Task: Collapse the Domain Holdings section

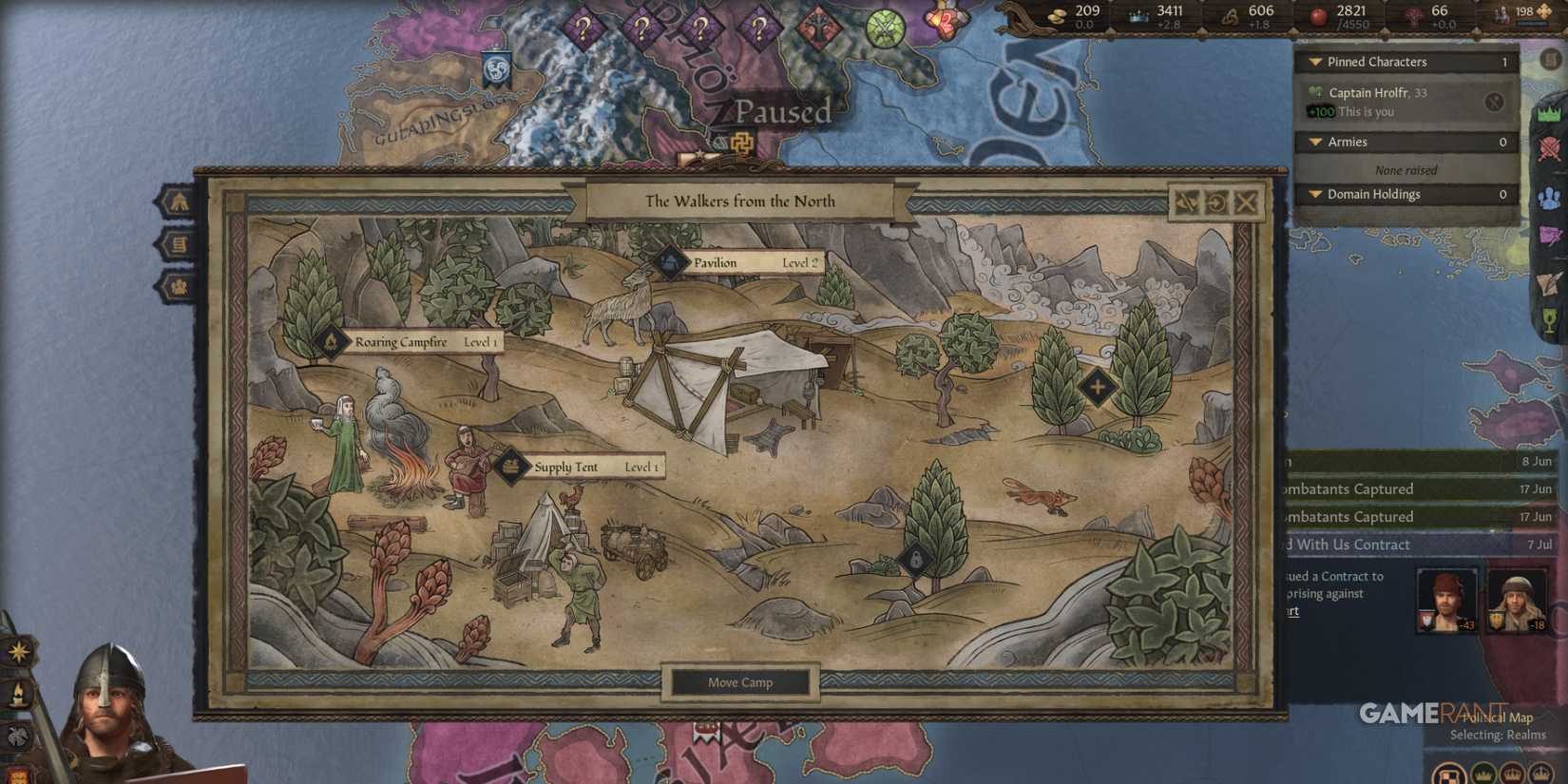Action: point(1314,194)
